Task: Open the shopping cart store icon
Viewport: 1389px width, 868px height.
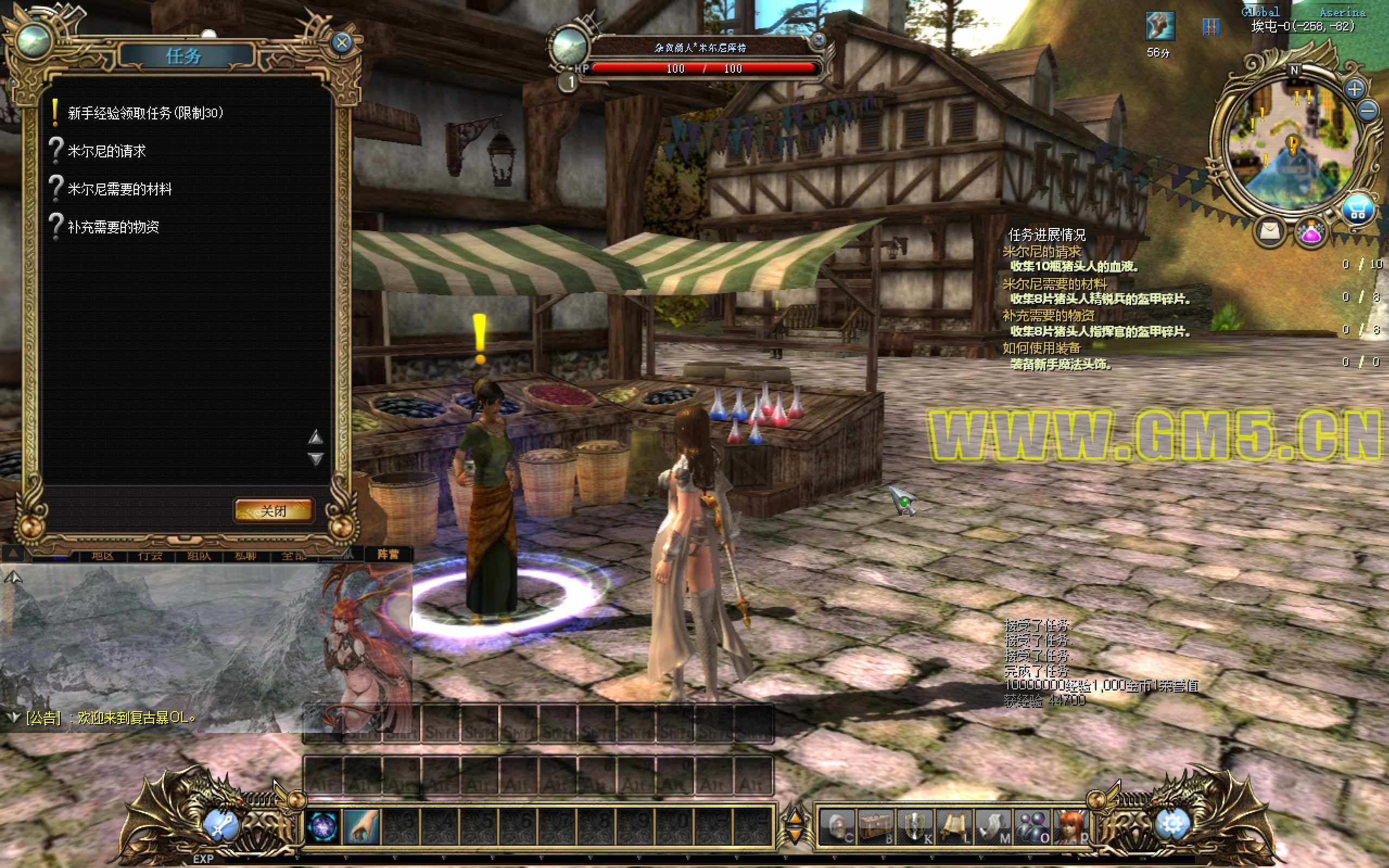Action: coord(1358,211)
